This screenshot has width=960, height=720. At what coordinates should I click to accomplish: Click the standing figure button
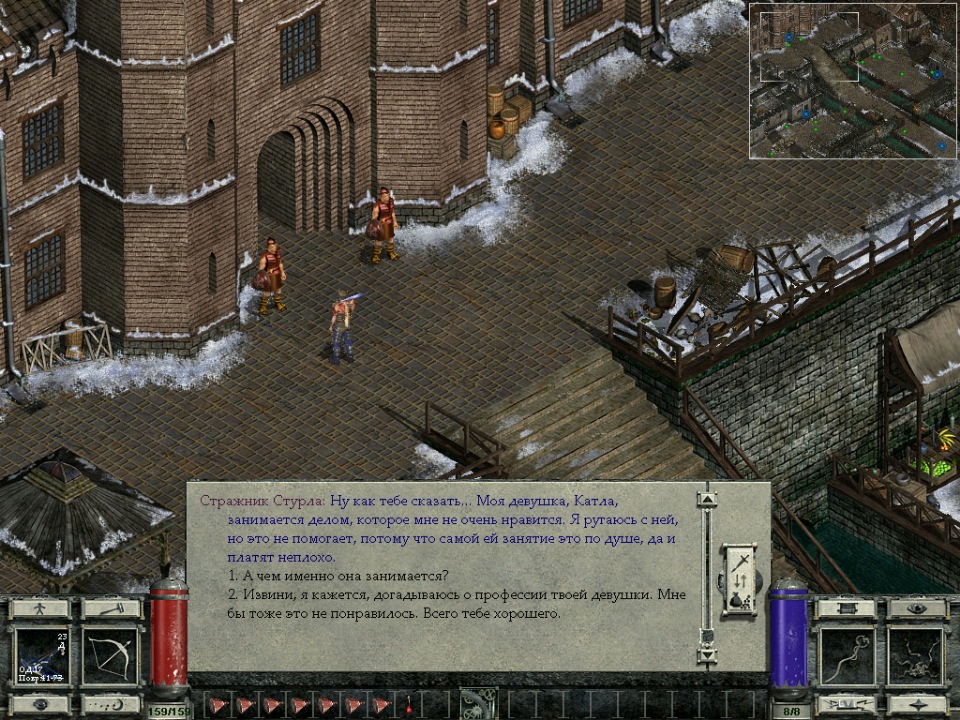41,608
